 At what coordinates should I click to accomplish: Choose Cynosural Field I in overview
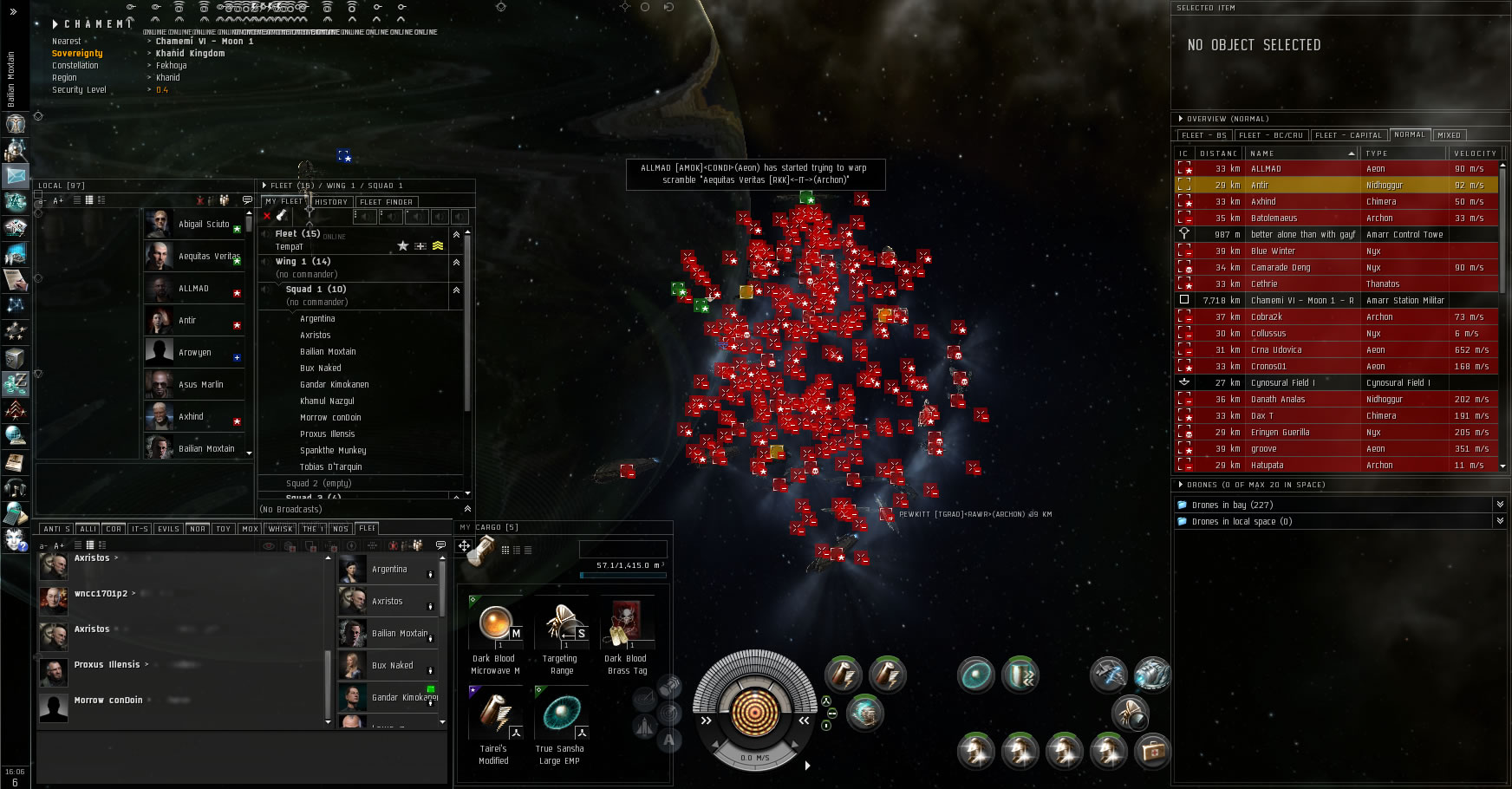click(1336, 383)
